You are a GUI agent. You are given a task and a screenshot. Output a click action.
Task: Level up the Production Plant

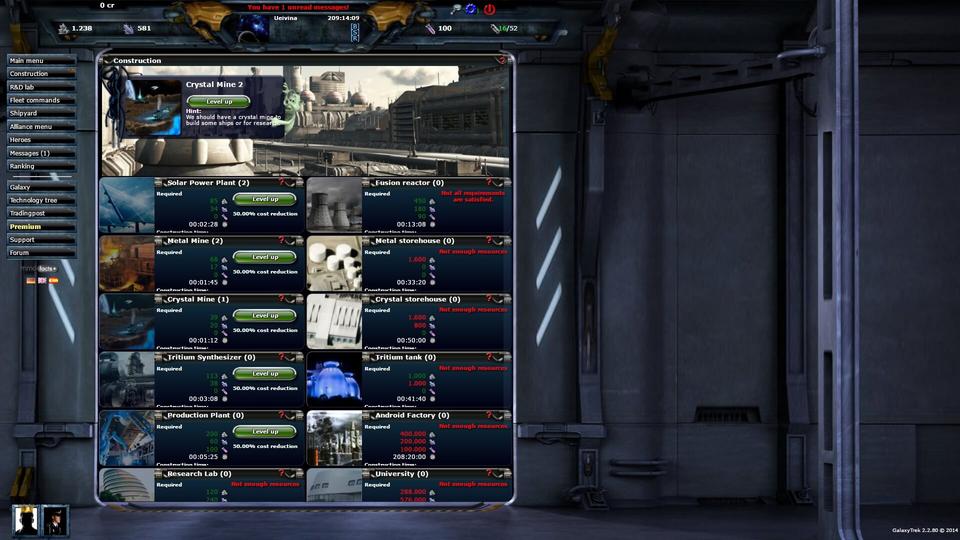point(265,431)
